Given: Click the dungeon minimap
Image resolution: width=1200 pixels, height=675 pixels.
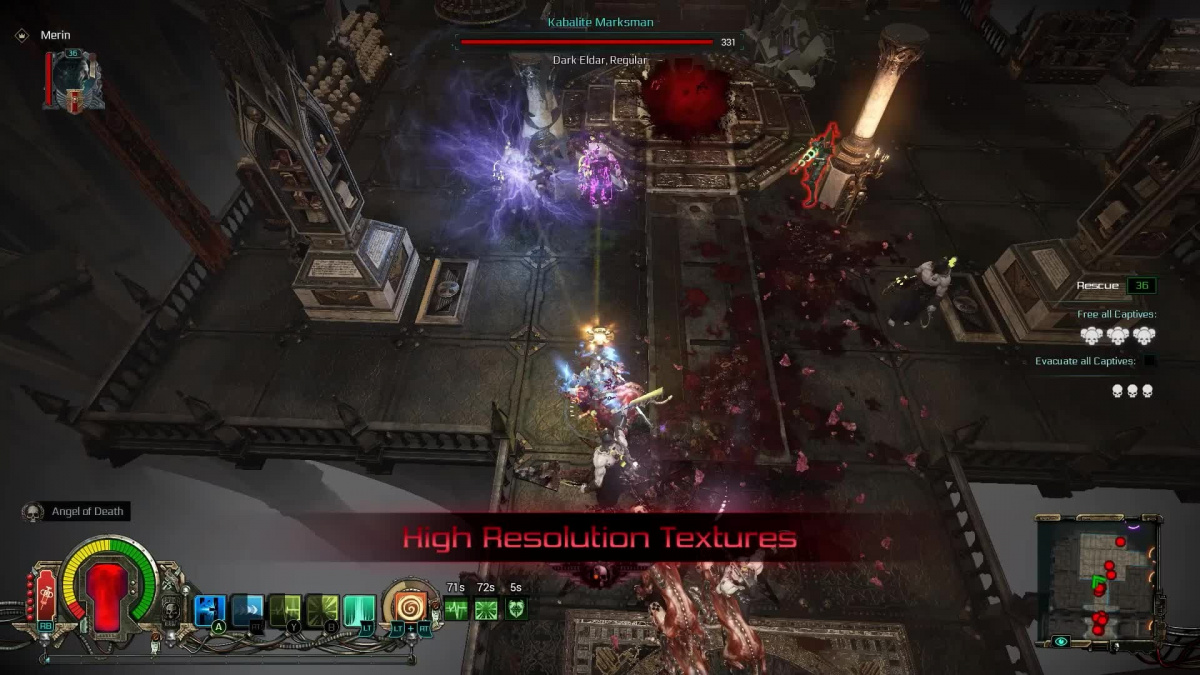Looking at the screenshot, I should (1098, 581).
